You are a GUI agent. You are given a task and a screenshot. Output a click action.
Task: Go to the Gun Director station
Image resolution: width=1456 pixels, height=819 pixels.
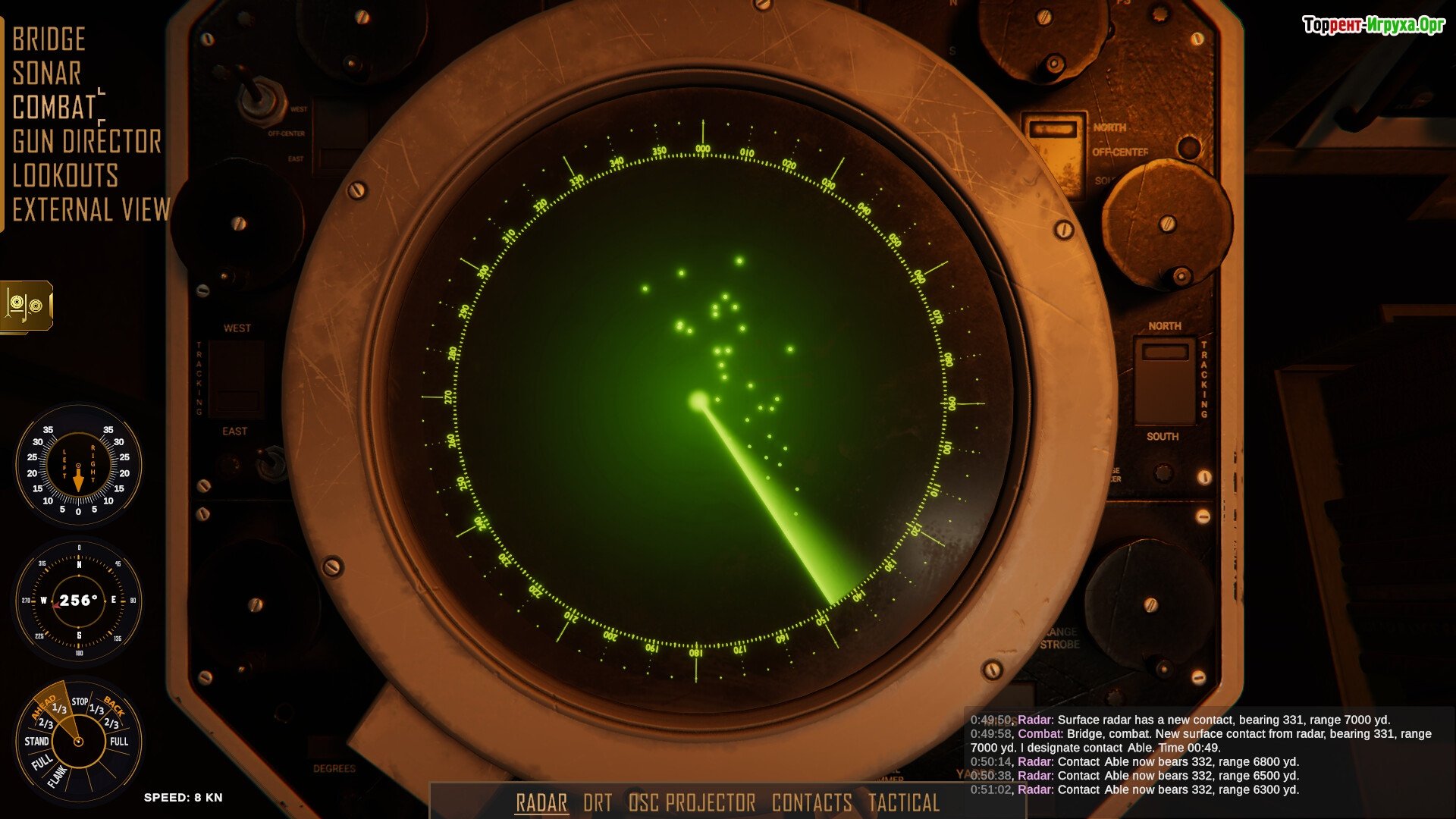[x=86, y=142]
